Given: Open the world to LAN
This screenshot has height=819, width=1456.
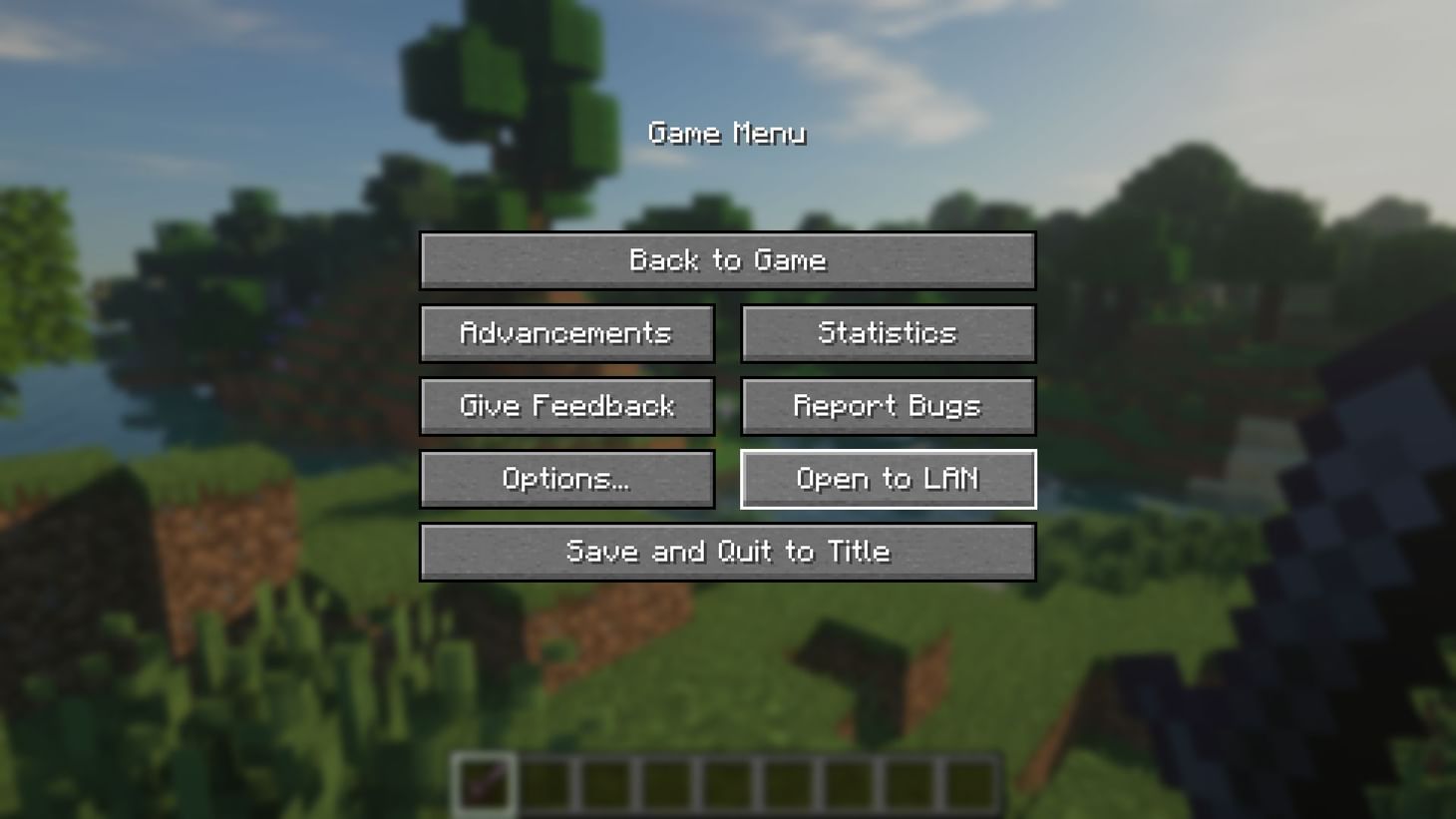Looking at the screenshot, I should tap(888, 479).
